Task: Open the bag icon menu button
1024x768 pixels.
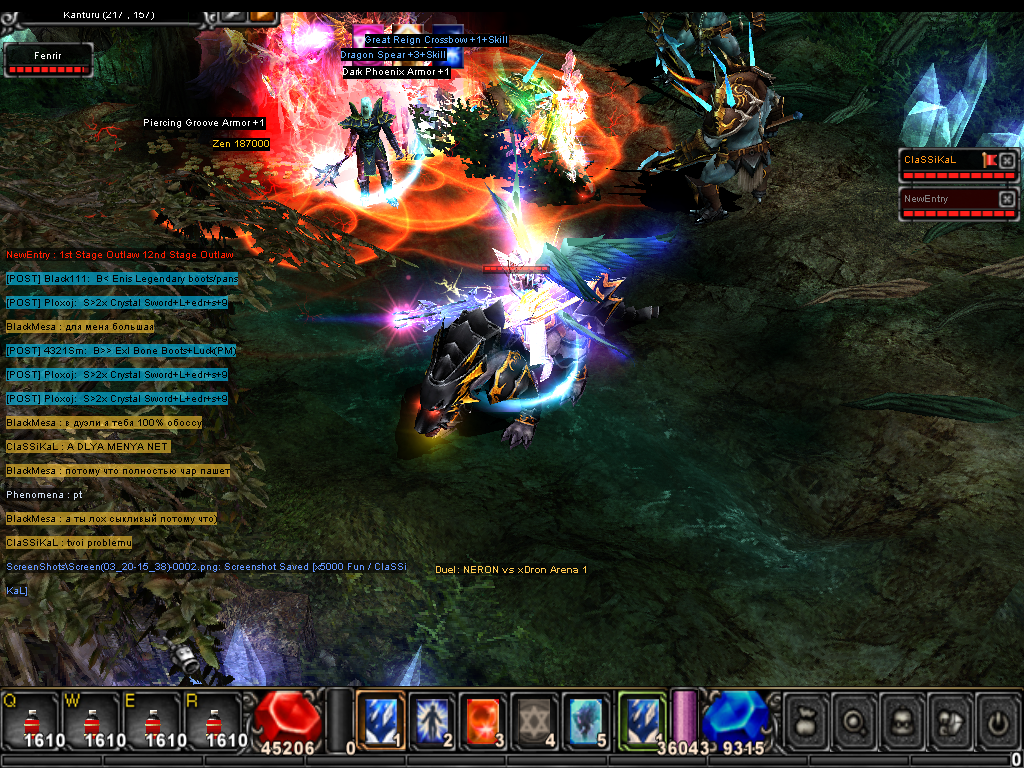Action: pos(806,720)
